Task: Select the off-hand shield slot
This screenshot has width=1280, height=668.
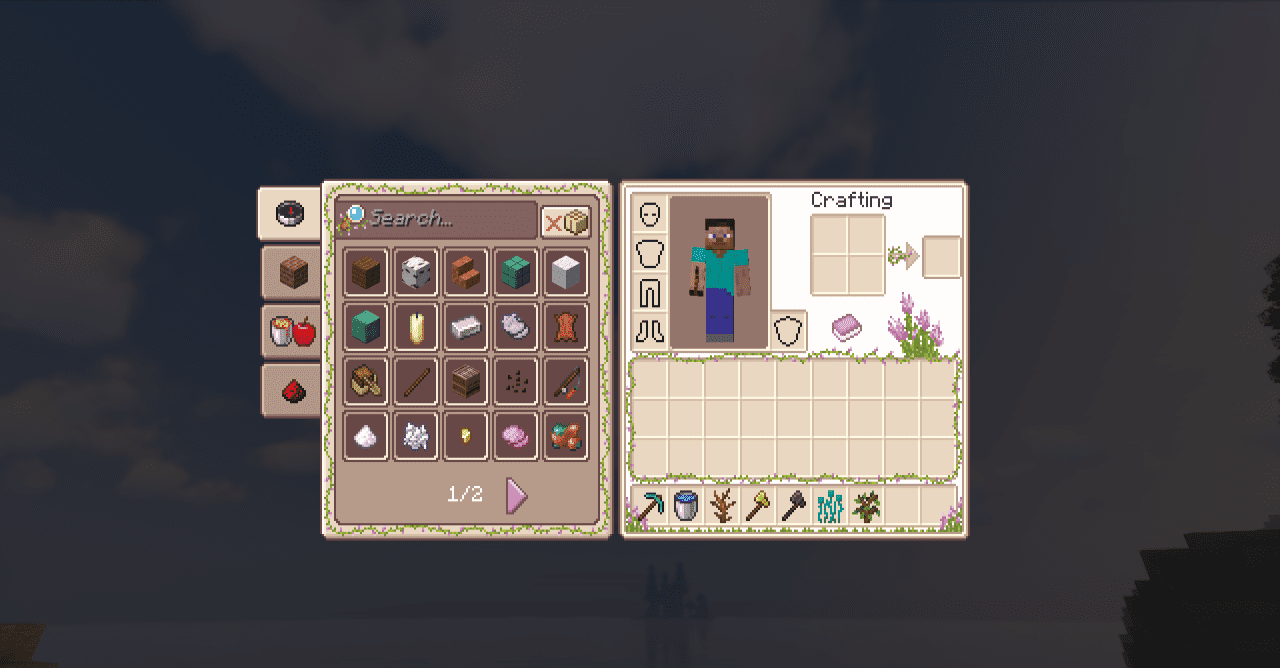Action: tap(789, 330)
